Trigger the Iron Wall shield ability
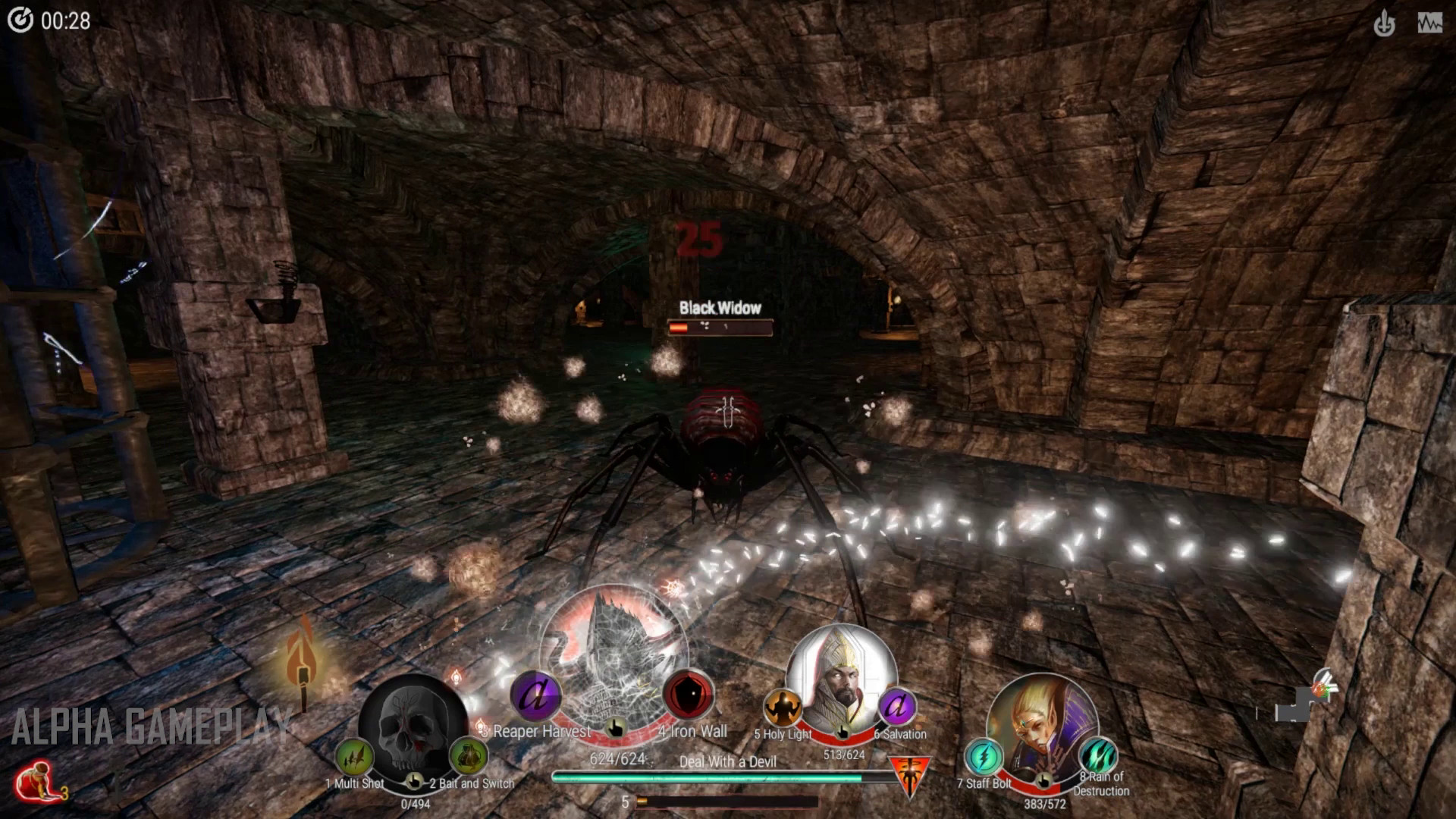The width and height of the screenshot is (1456, 819). coord(689,695)
